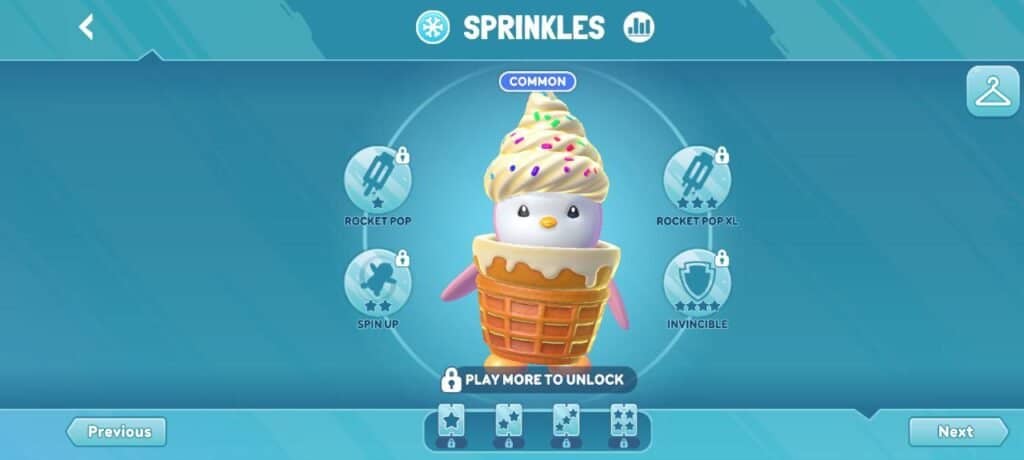Open the stats chart icon beside Sprinkles
This screenshot has height=460, width=1024.
pos(637,27)
